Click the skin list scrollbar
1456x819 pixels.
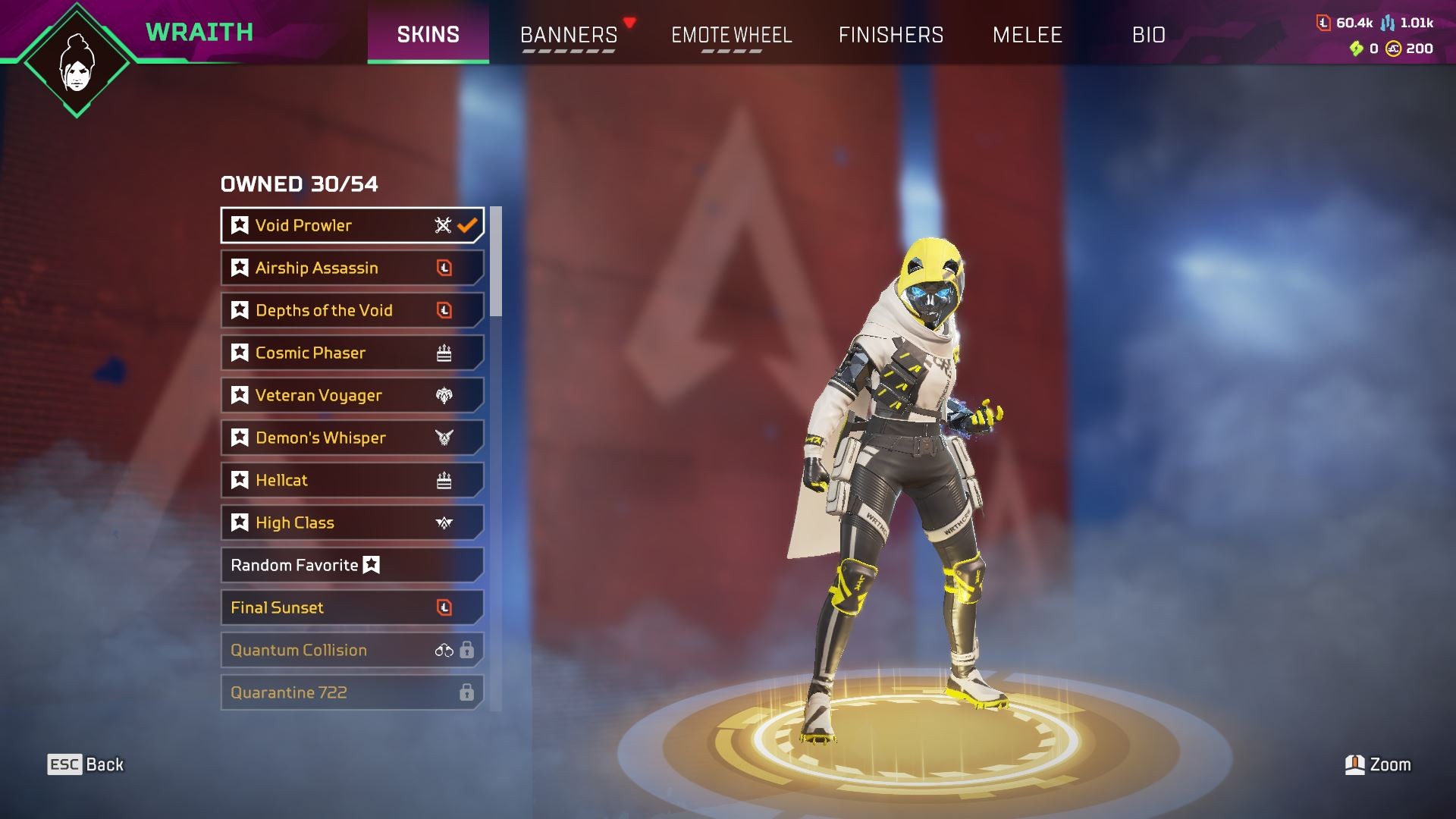coord(496,262)
